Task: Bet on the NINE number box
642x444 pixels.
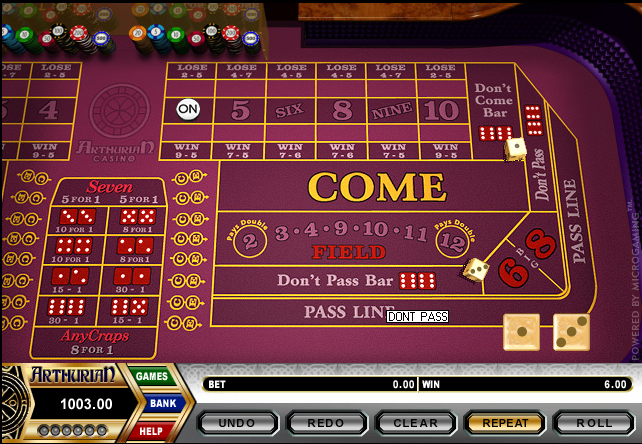Action: [391, 109]
